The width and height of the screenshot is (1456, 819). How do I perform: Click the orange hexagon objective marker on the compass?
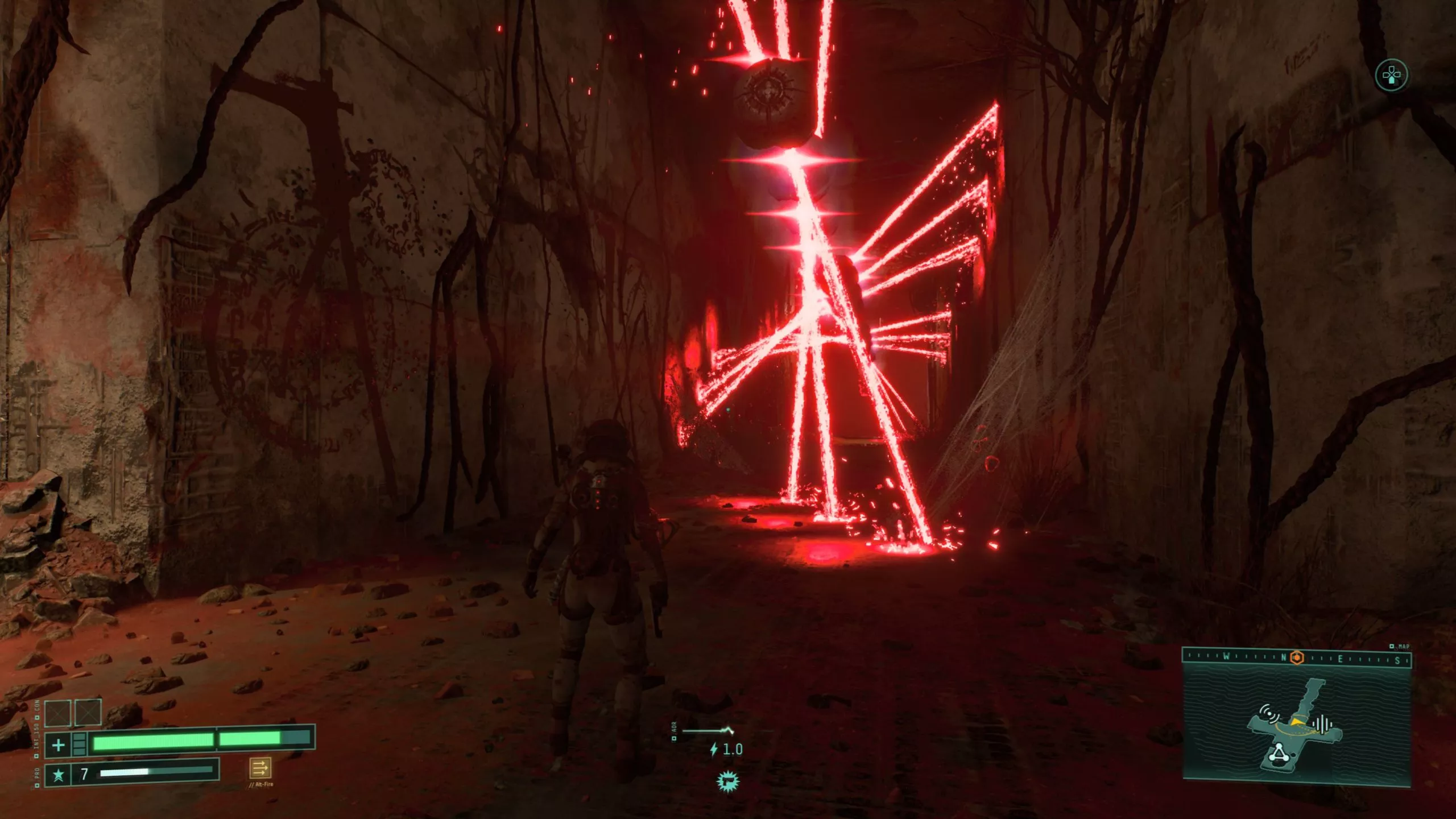coord(1297,658)
